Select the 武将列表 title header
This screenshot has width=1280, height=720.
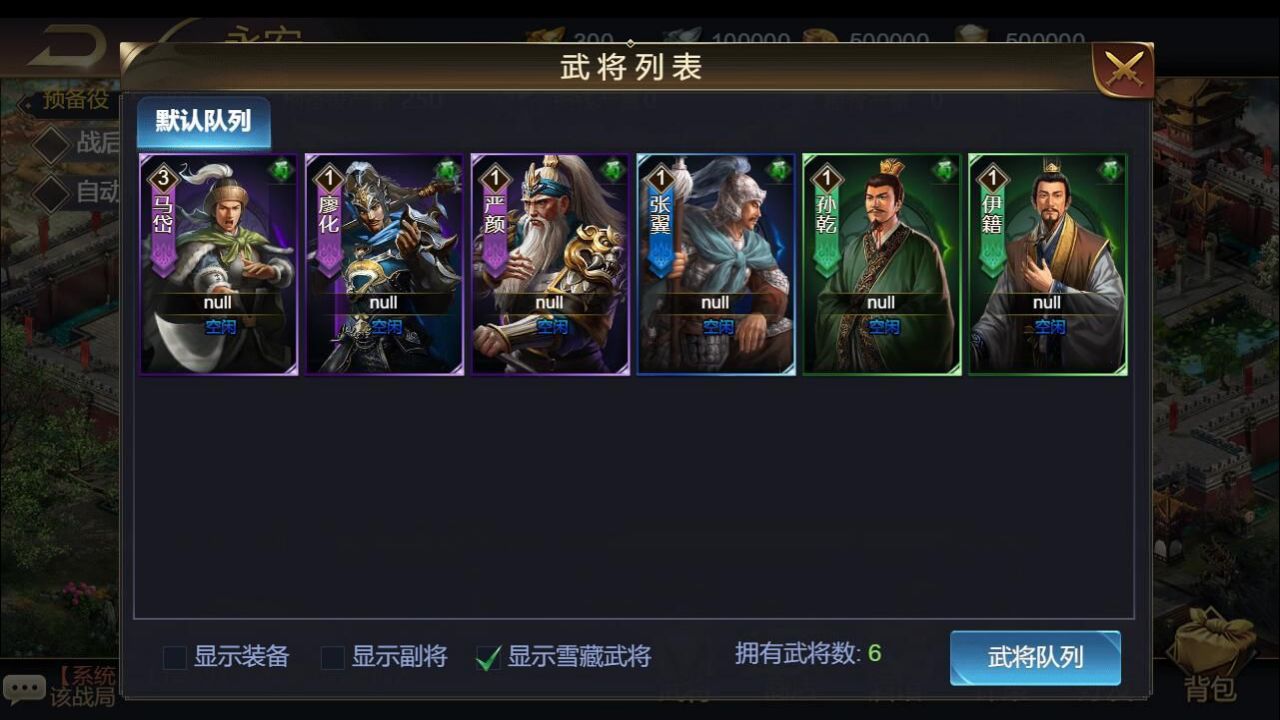coord(629,68)
